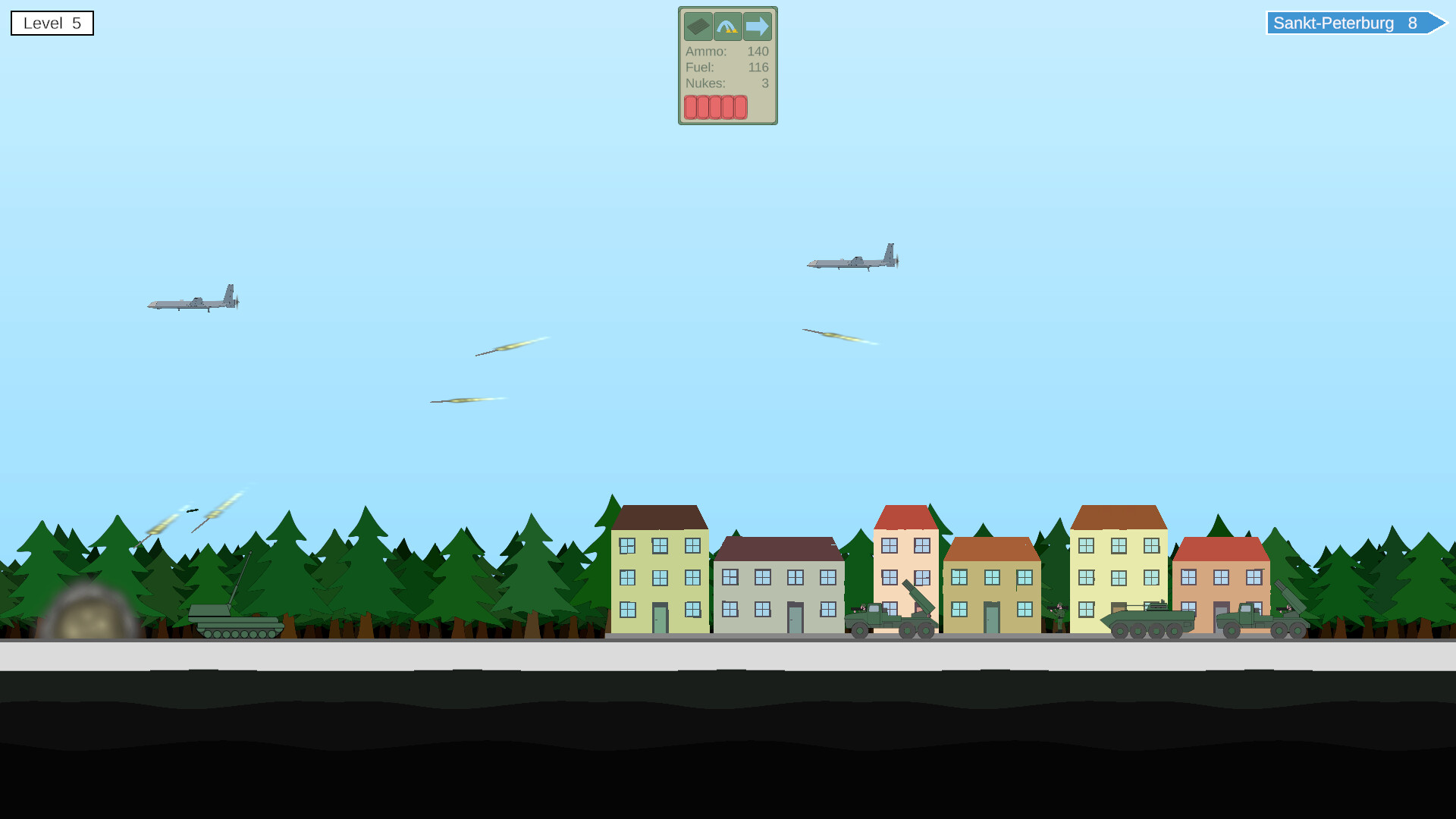Select the artillery trajectory icon in the panel
This screenshot has width=1456, height=819.
[x=727, y=27]
